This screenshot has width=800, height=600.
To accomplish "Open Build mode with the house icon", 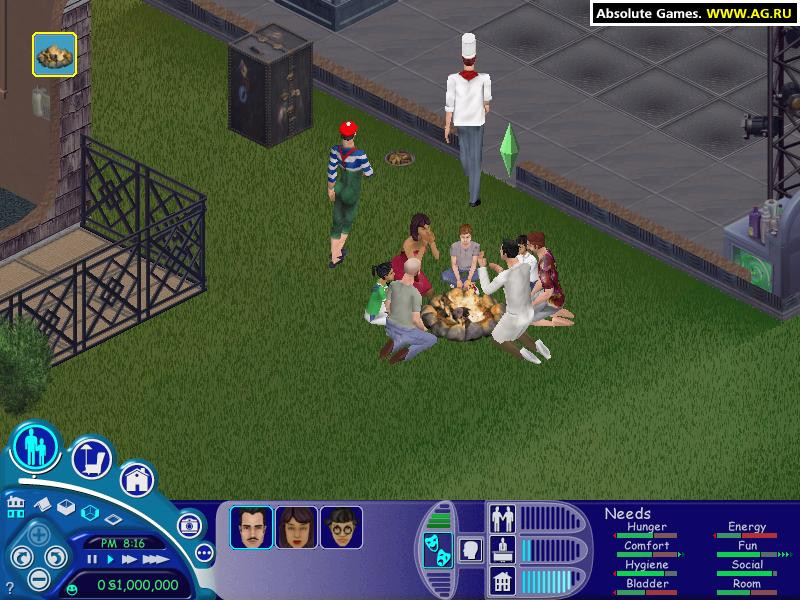I will click(x=138, y=480).
